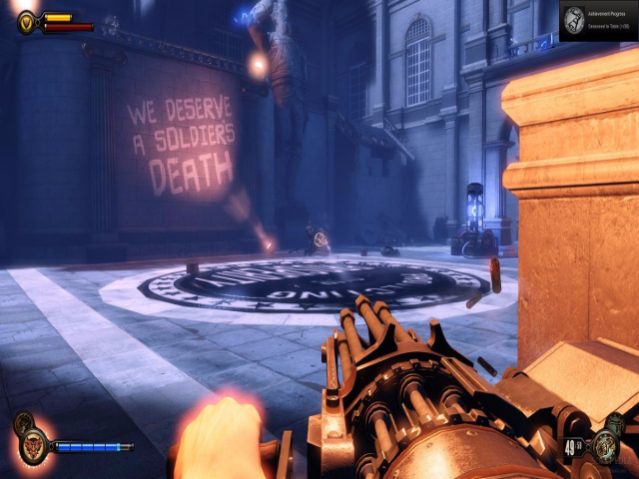Switch to the secondary vigor icon
This screenshot has width=639, height=479.
pos(21,422)
